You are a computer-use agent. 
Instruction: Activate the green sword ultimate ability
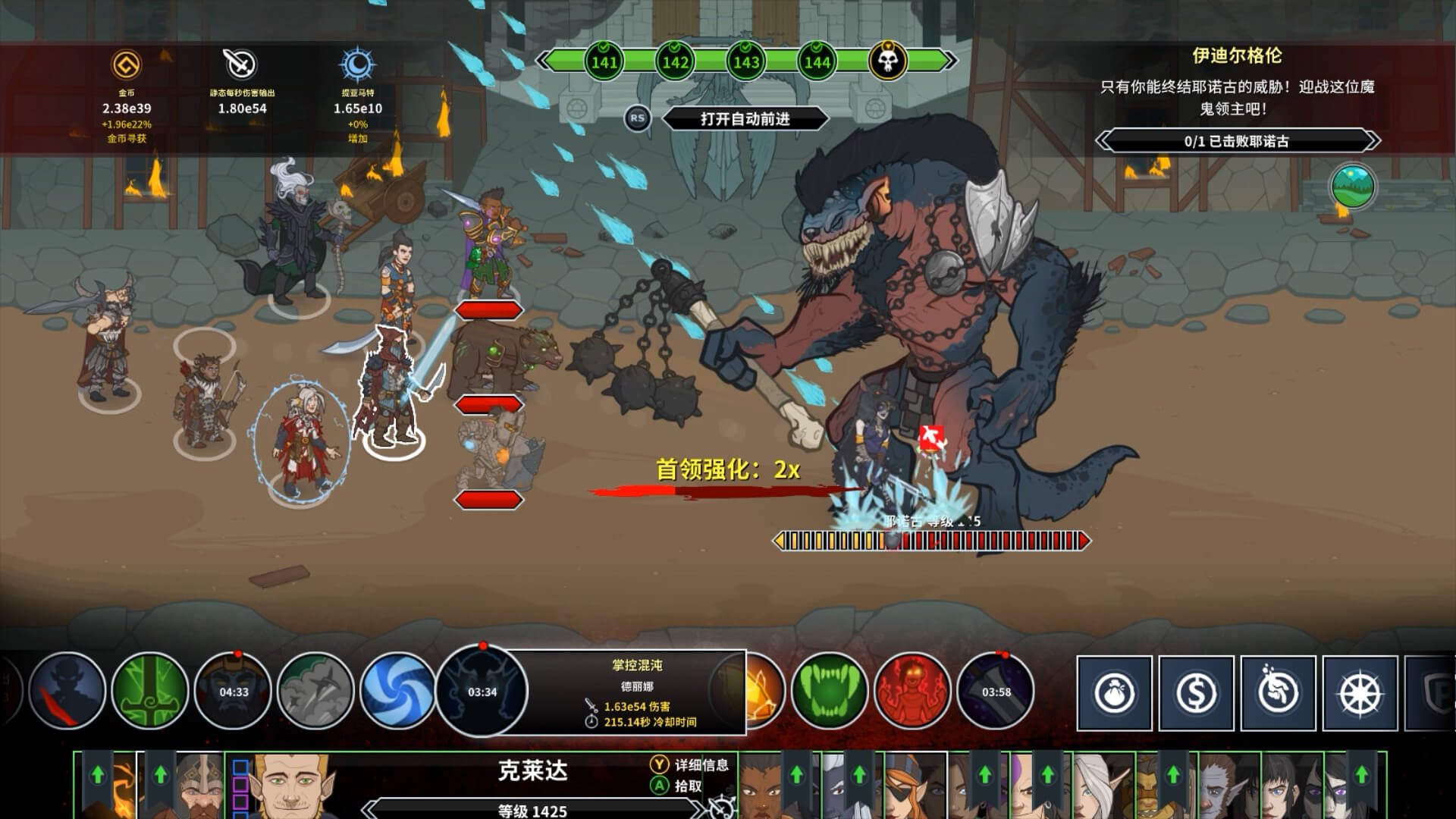coord(150,691)
